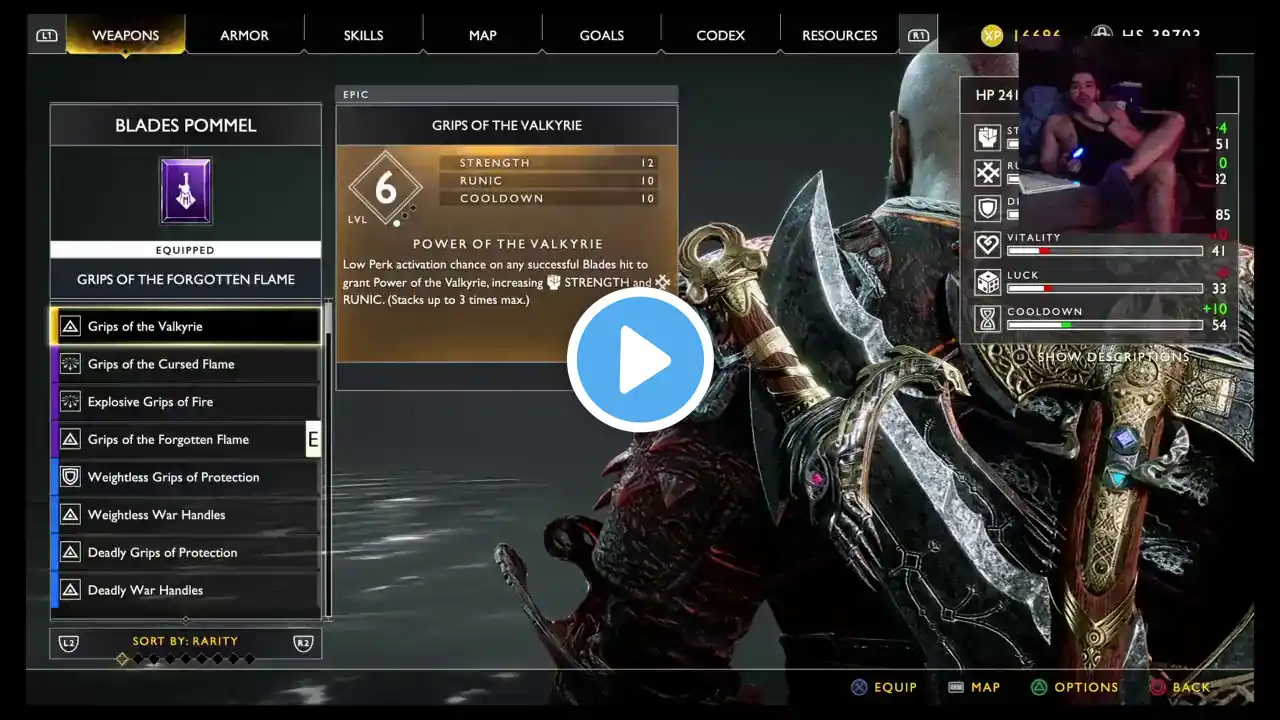Click the purple Blades Pommel icon
The width and height of the screenshot is (1280, 720).
pos(186,190)
